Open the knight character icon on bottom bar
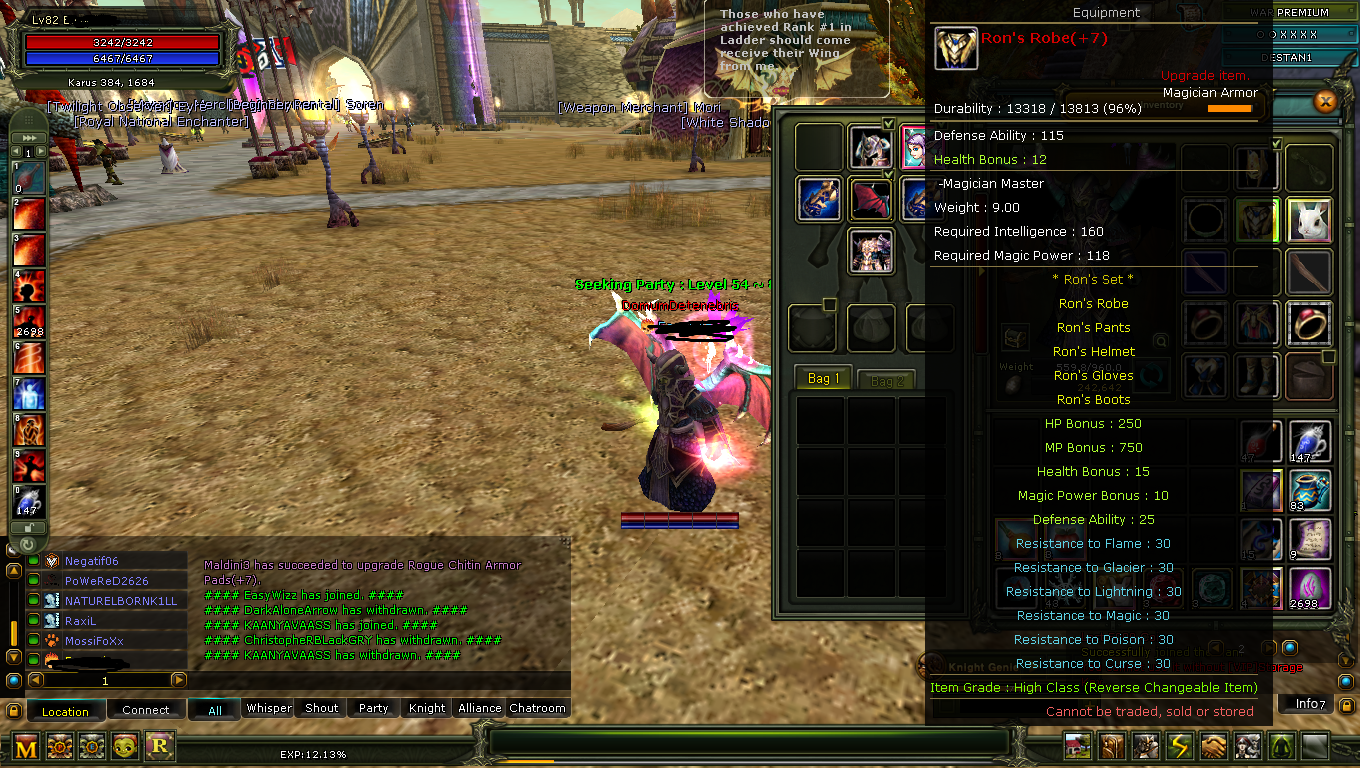This screenshot has height=780, width=1366. click(1145, 746)
